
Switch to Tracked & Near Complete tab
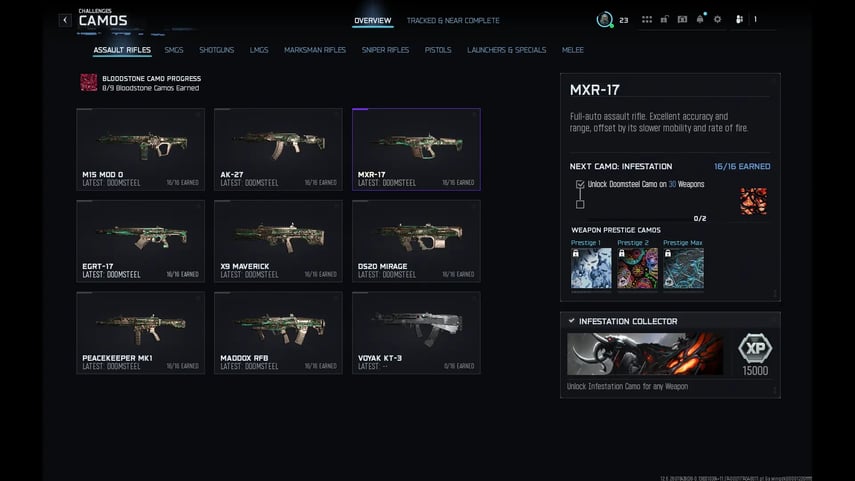click(x=452, y=20)
